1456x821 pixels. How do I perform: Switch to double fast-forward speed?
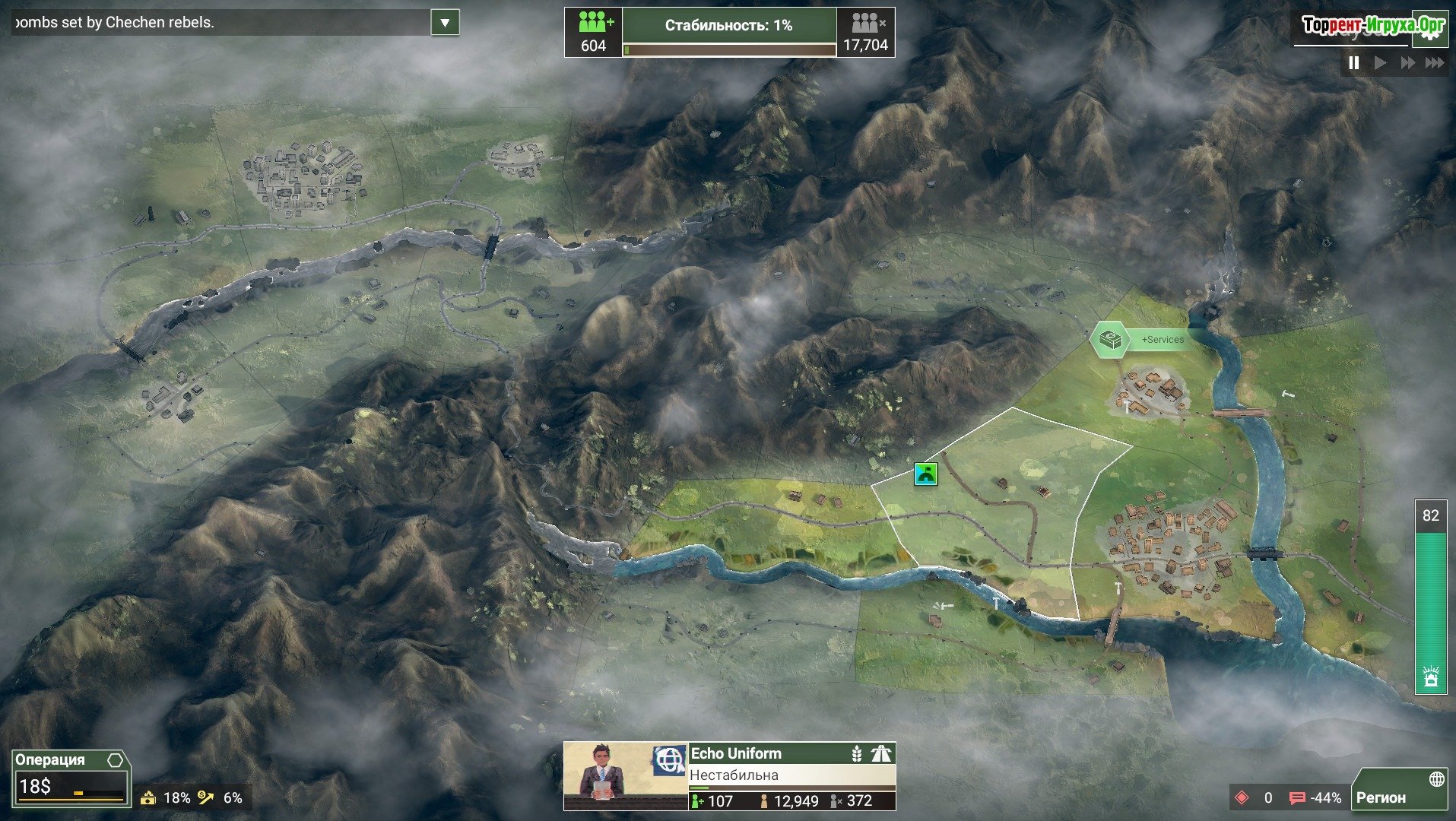pos(1407,63)
